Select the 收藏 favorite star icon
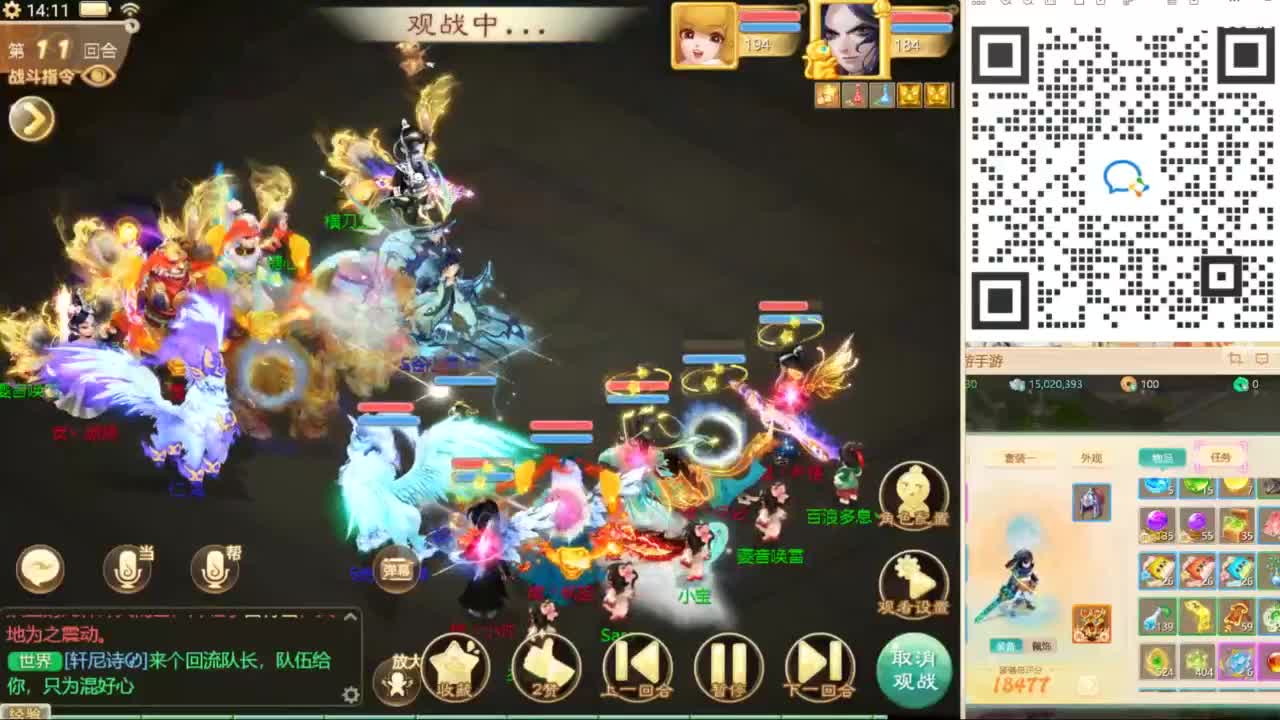The image size is (1280, 720). pyautogui.click(x=456, y=665)
